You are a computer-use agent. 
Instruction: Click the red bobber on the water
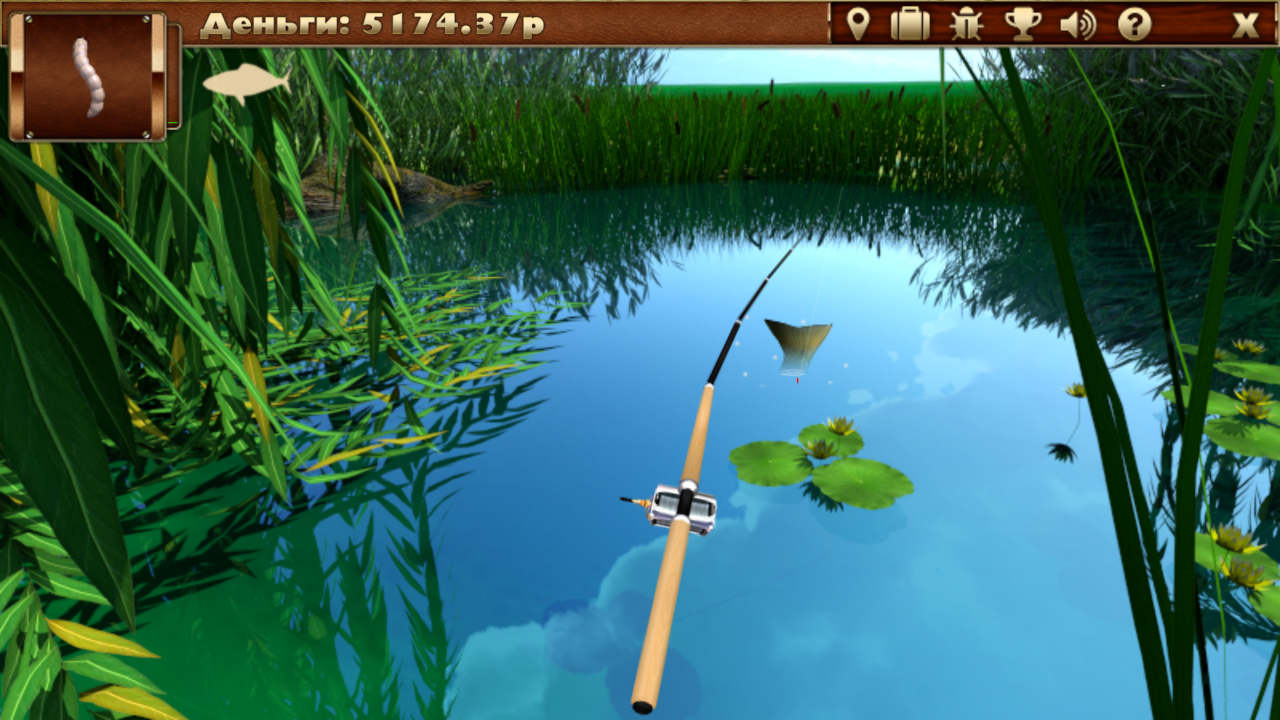[x=799, y=381]
